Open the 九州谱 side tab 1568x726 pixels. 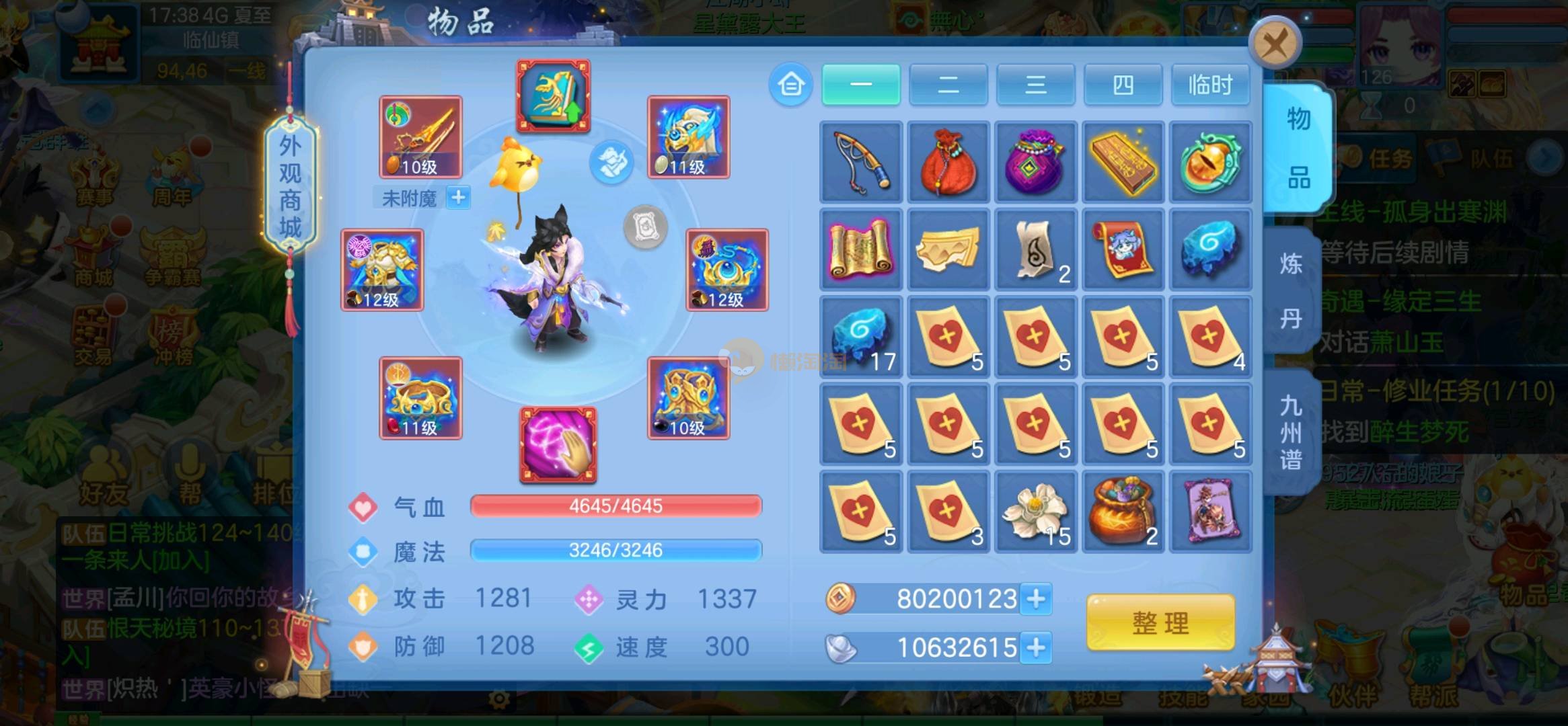click(x=1290, y=432)
